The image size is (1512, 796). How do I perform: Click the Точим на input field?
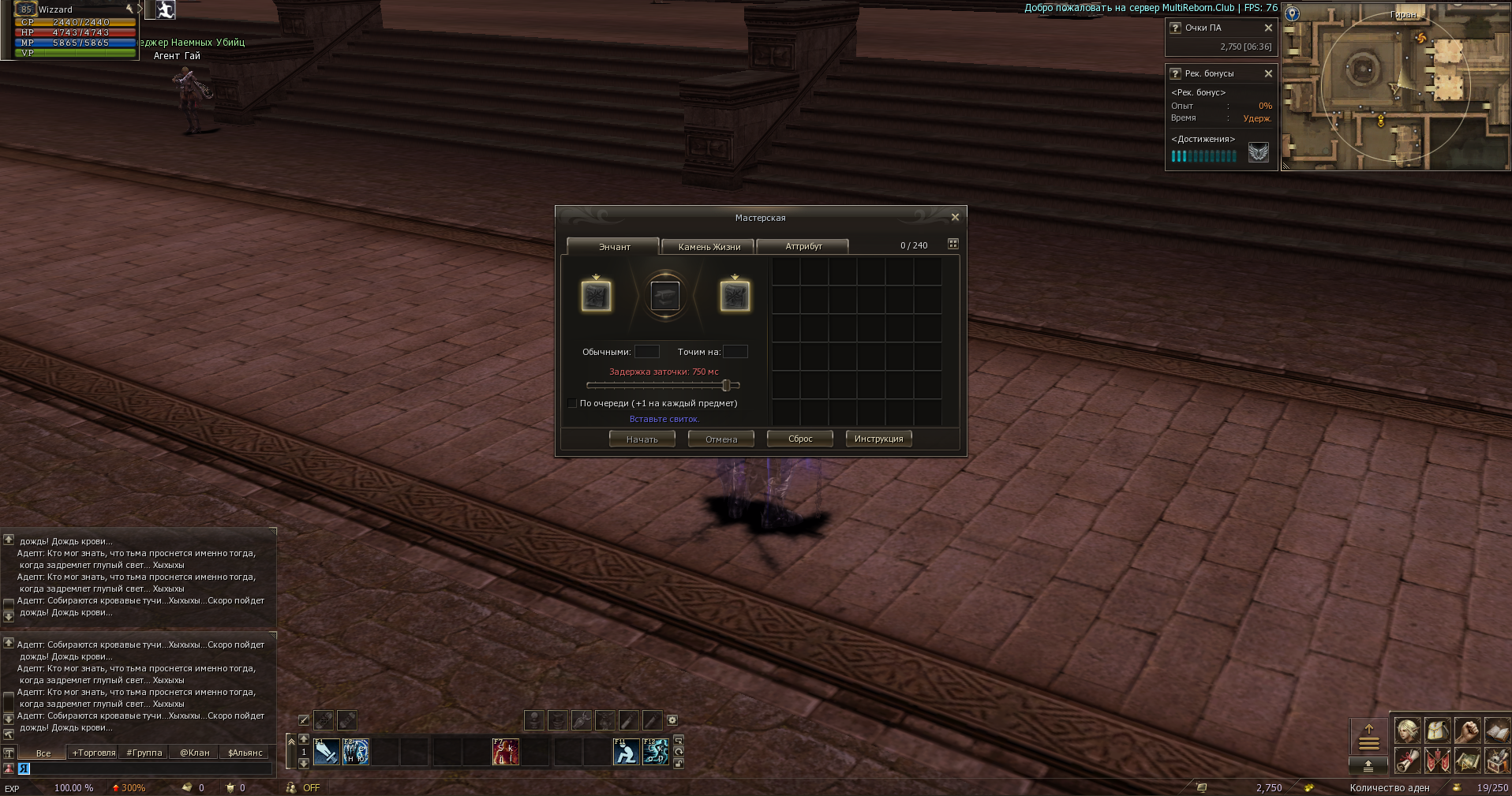pyautogui.click(x=735, y=352)
